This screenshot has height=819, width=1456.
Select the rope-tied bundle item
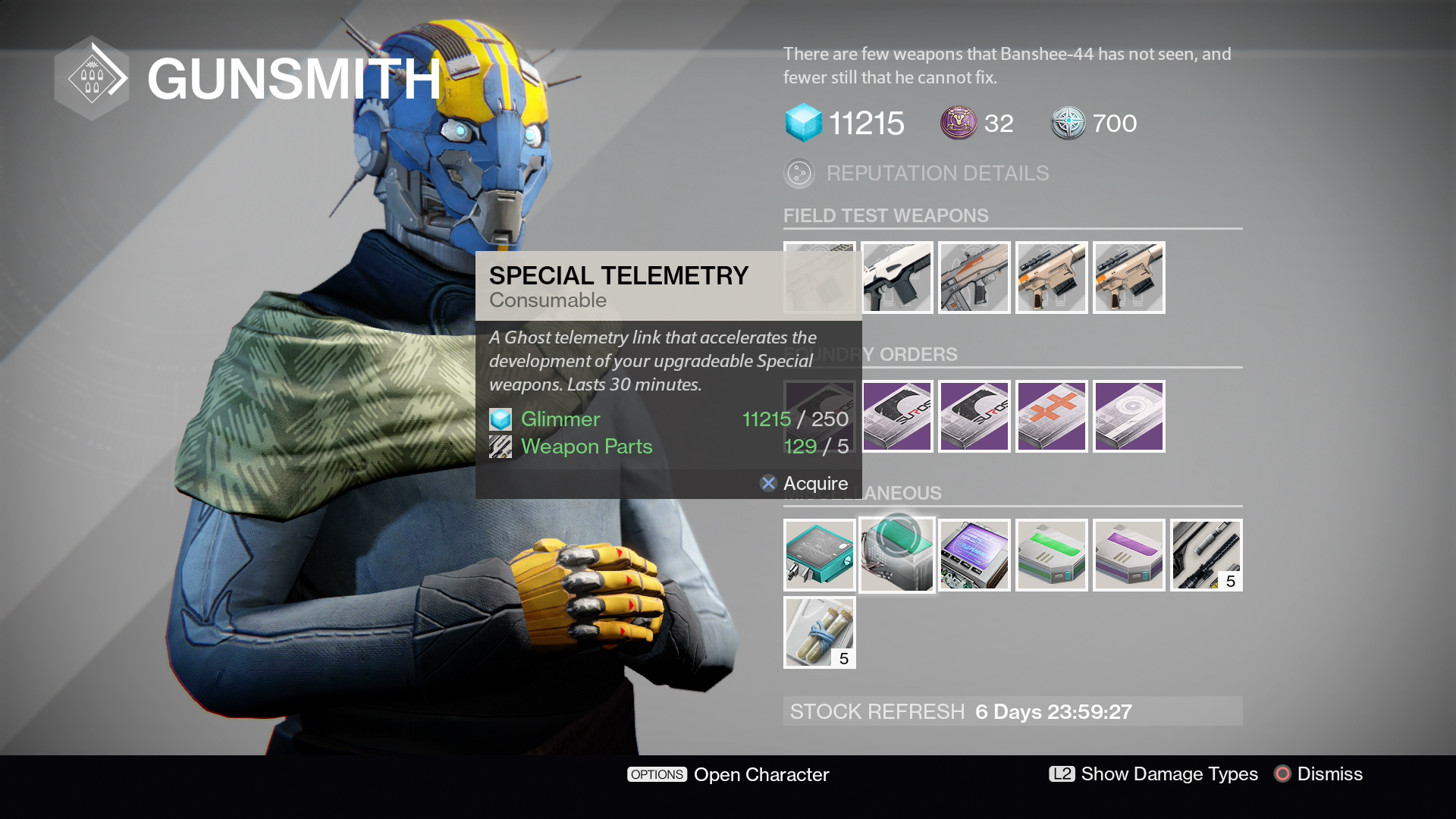(820, 632)
